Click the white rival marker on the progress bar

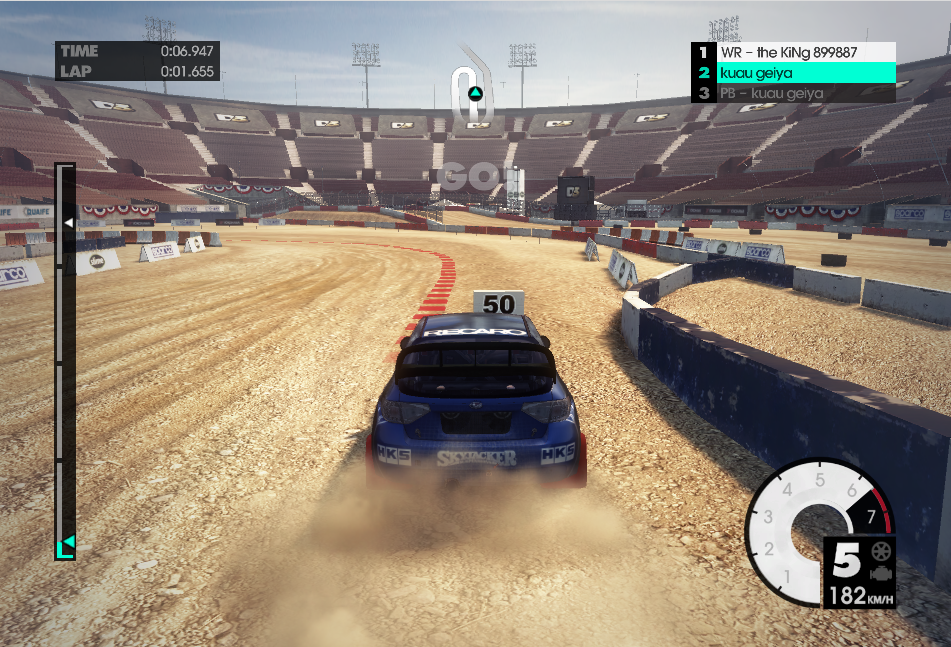[x=68, y=222]
